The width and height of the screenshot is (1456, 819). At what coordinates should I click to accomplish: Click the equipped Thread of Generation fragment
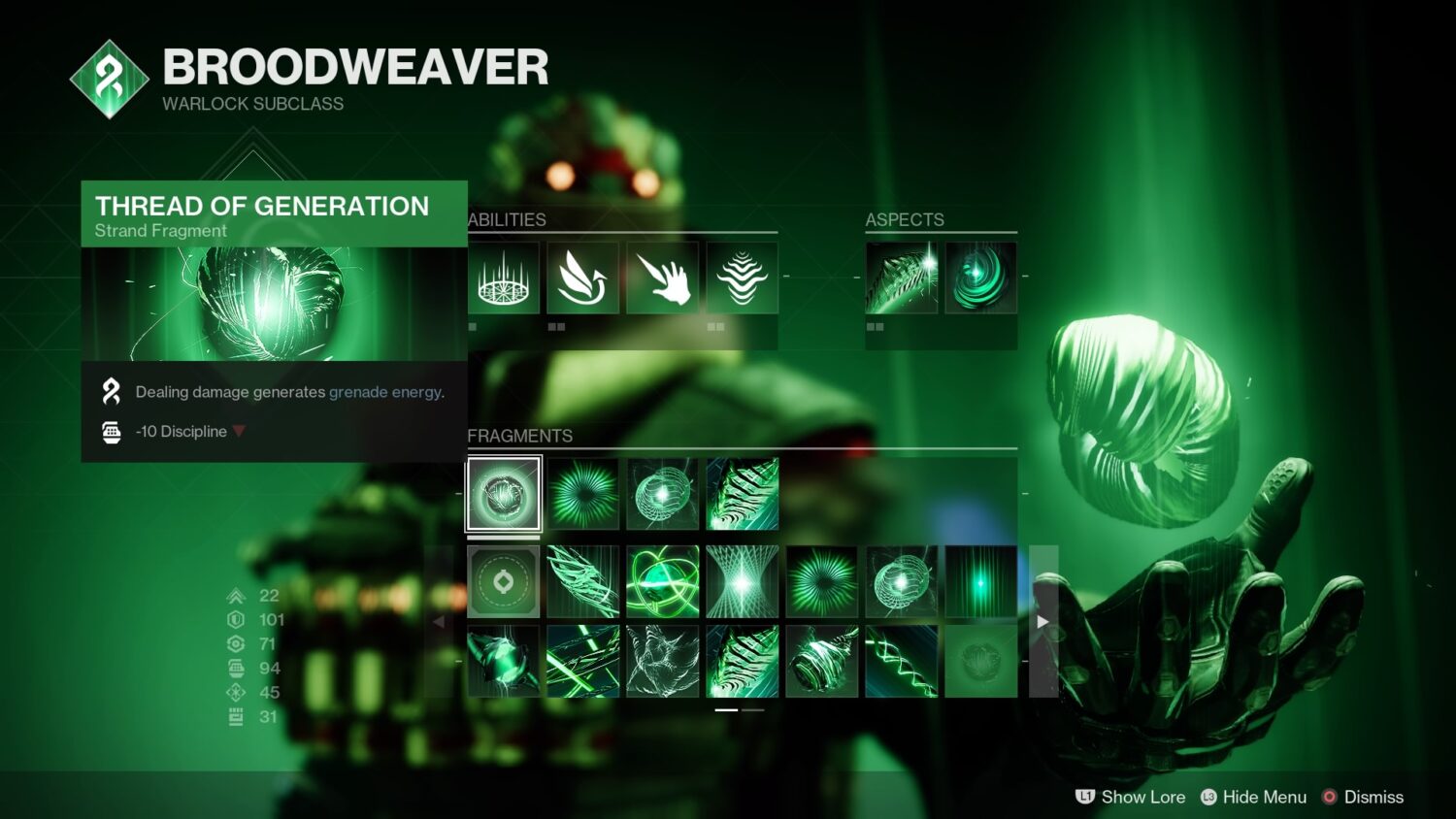click(x=503, y=494)
